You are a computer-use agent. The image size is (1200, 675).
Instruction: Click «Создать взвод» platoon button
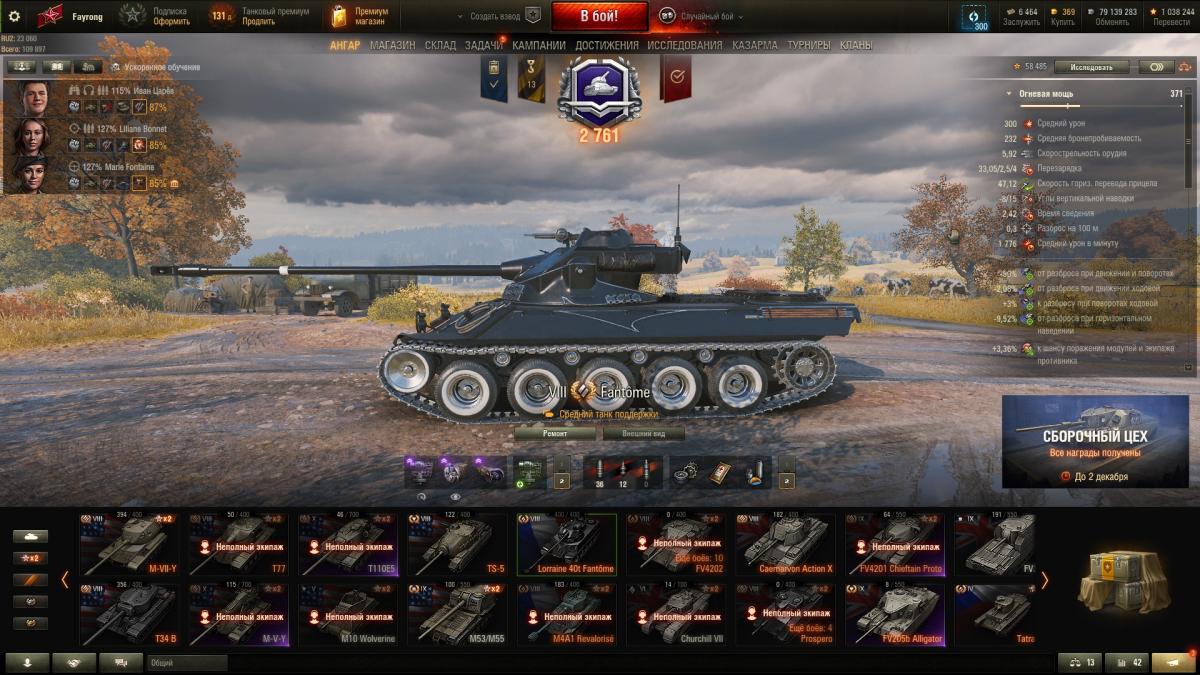click(497, 16)
